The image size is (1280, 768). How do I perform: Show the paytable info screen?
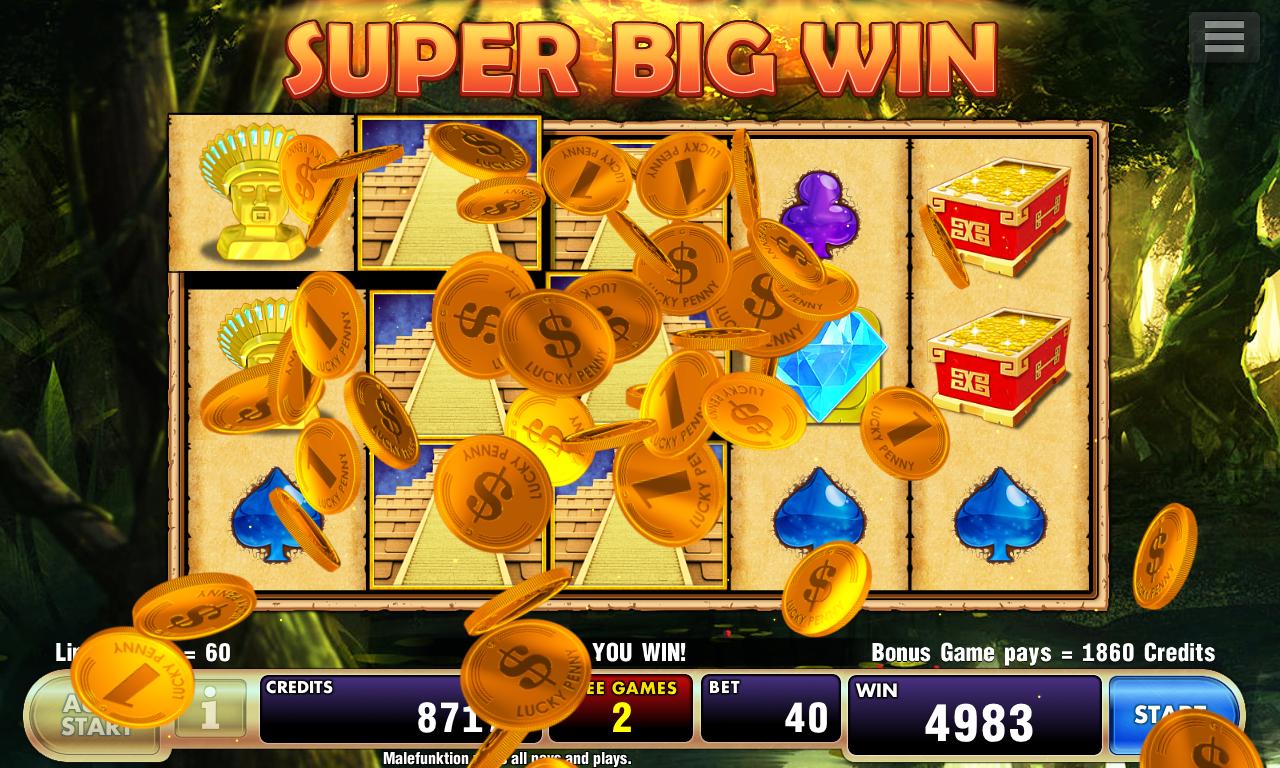click(x=211, y=710)
